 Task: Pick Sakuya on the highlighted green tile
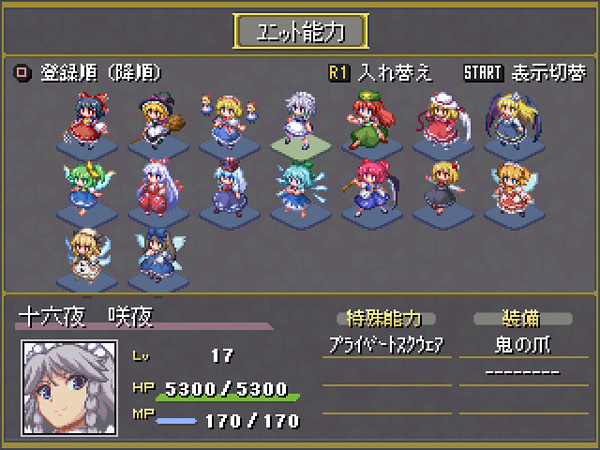(300, 122)
